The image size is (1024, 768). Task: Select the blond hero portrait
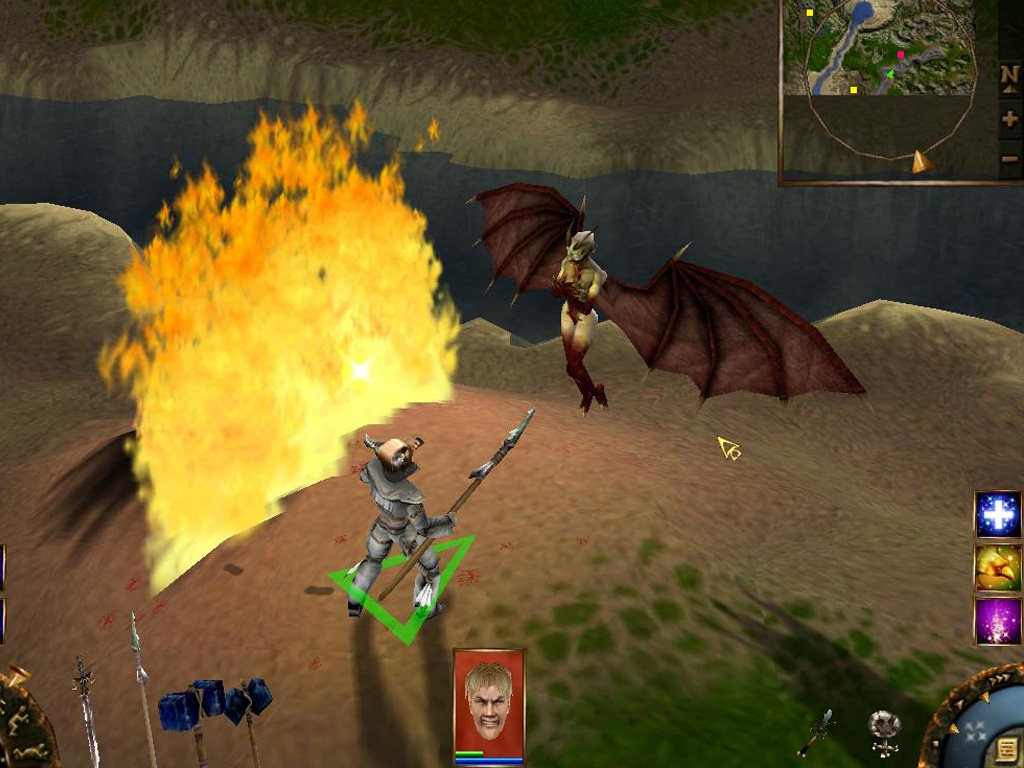[x=488, y=702]
